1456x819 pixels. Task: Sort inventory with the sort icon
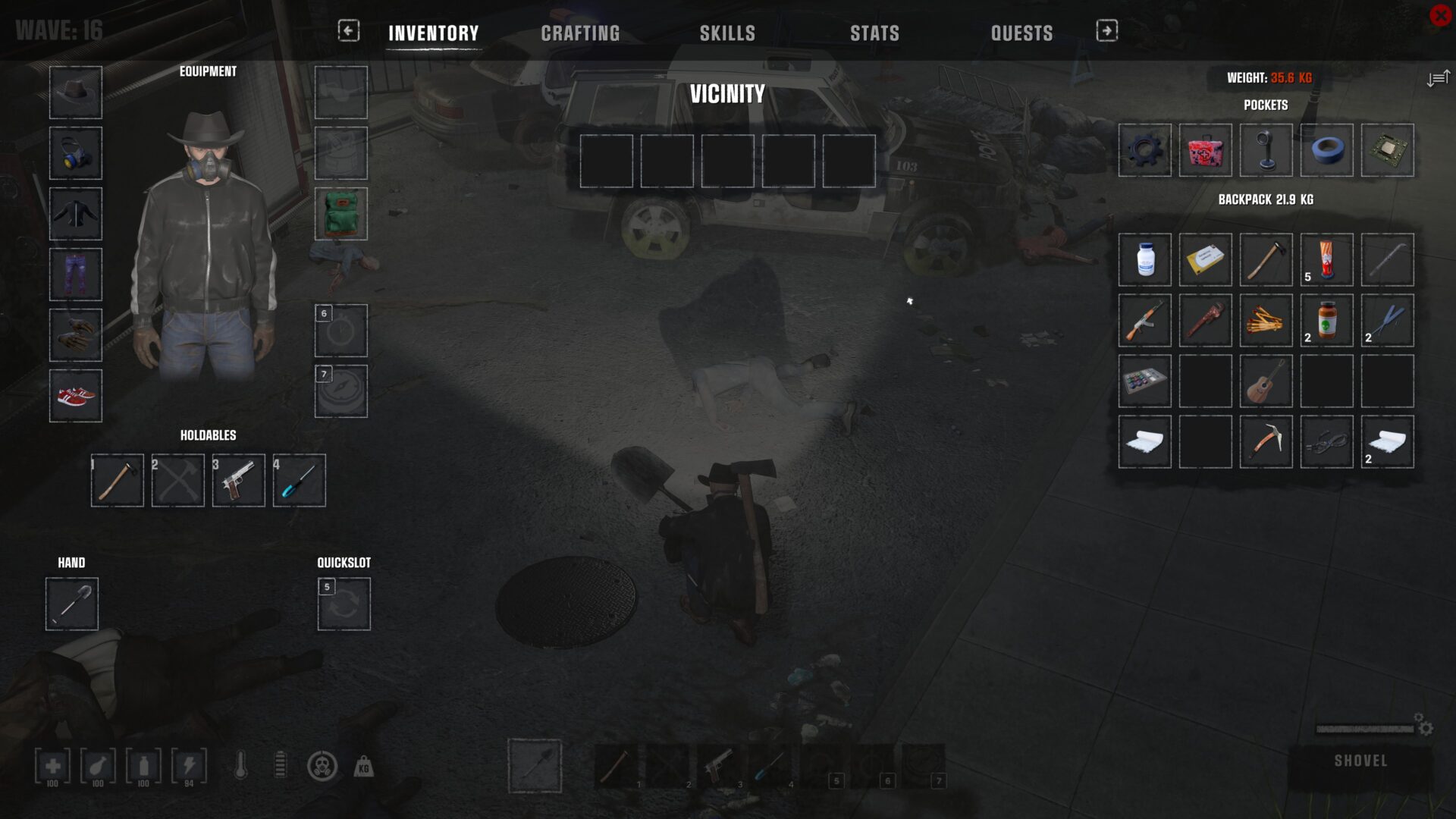click(1437, 78)
